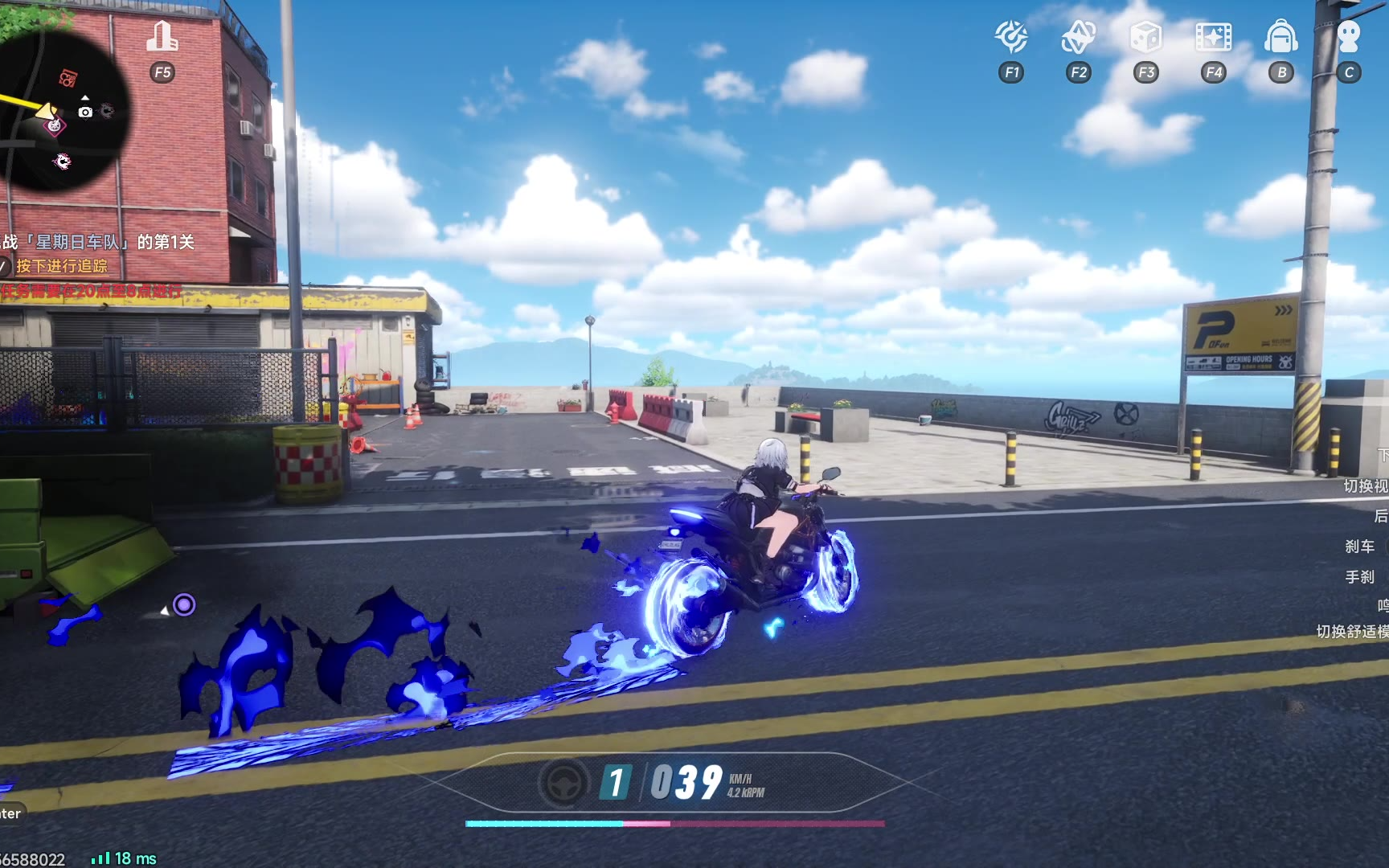This screenshot has width=1389, height=868.
Task: Open the diamond star icon menu
Action: pos(1079,37)
